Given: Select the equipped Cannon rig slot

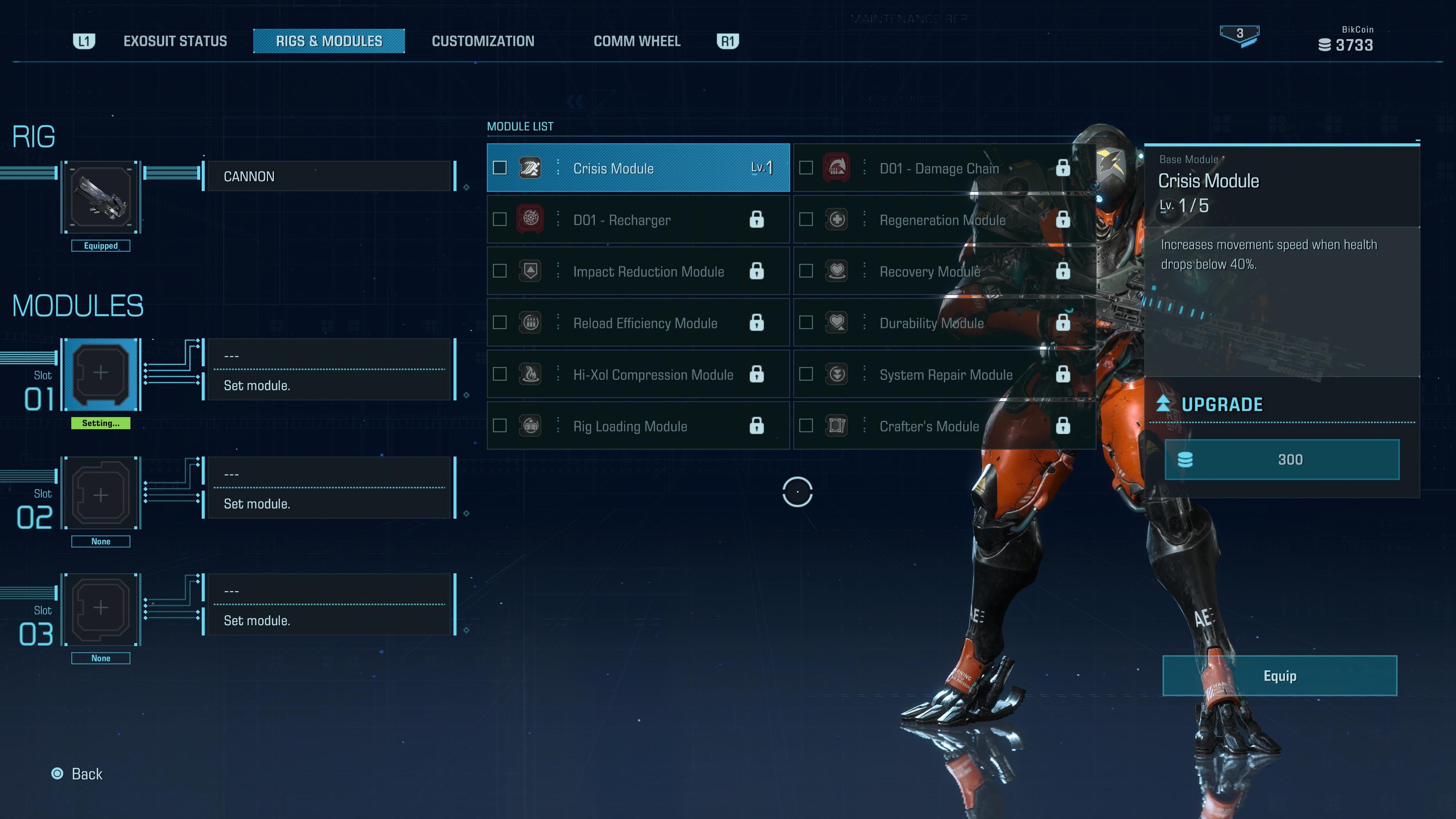Looking at the screenshot, I should (x=101, y=197).
